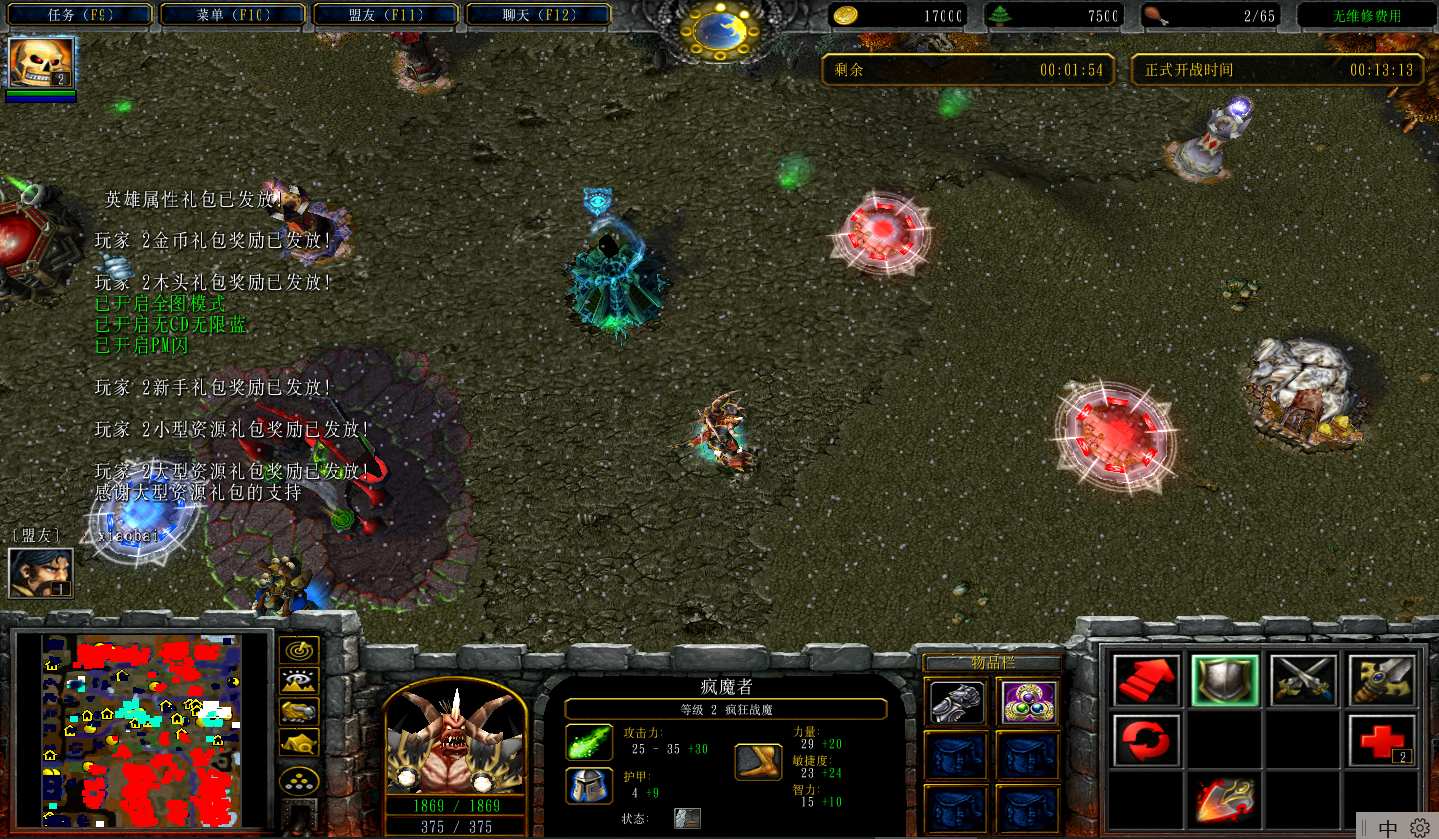Toggle minimap ally color mode button

pos(299,711)
